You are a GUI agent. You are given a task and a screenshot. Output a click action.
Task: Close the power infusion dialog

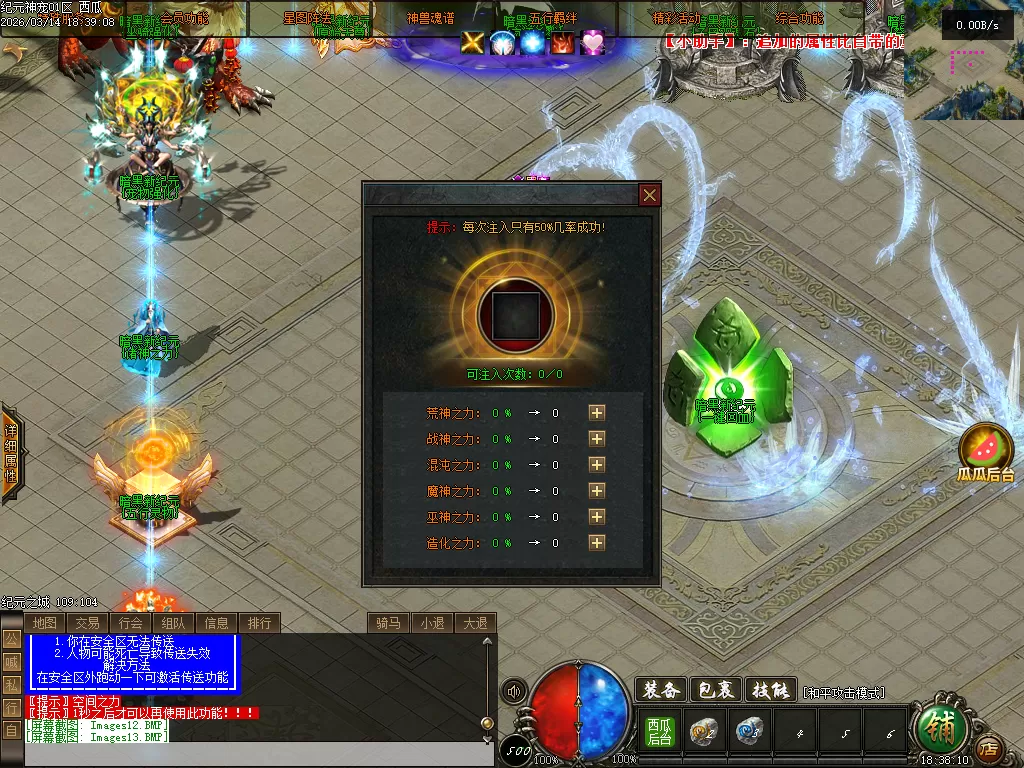[x=650, y=195]
